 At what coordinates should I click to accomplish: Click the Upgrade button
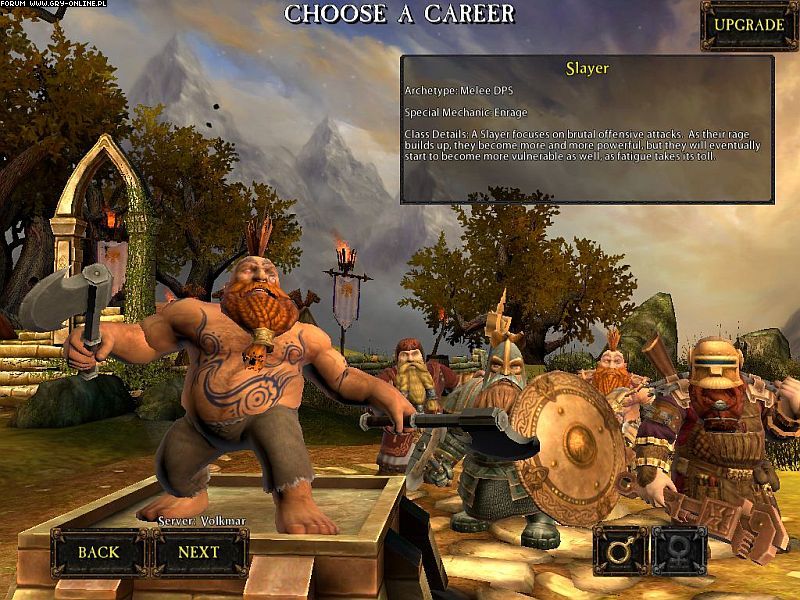748,25
